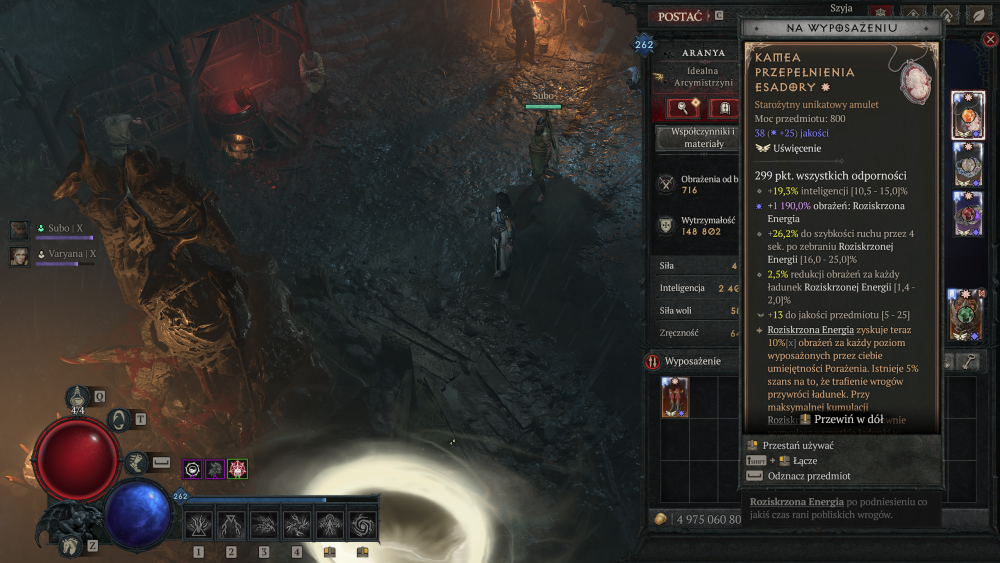
Task: Click the red Wyposażenie equipment icon
Action: 653,361
